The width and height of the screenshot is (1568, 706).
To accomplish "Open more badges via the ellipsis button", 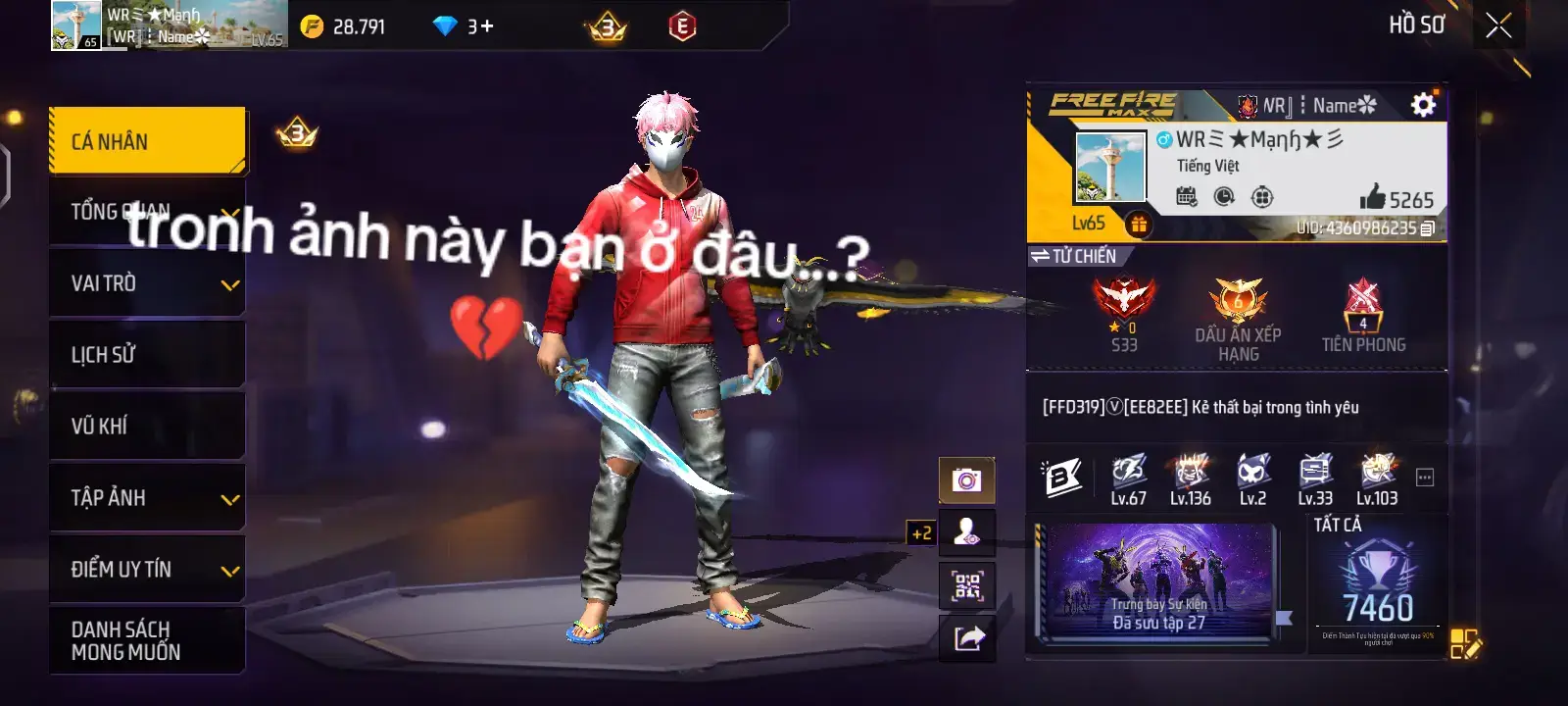I will [1423, 476].
